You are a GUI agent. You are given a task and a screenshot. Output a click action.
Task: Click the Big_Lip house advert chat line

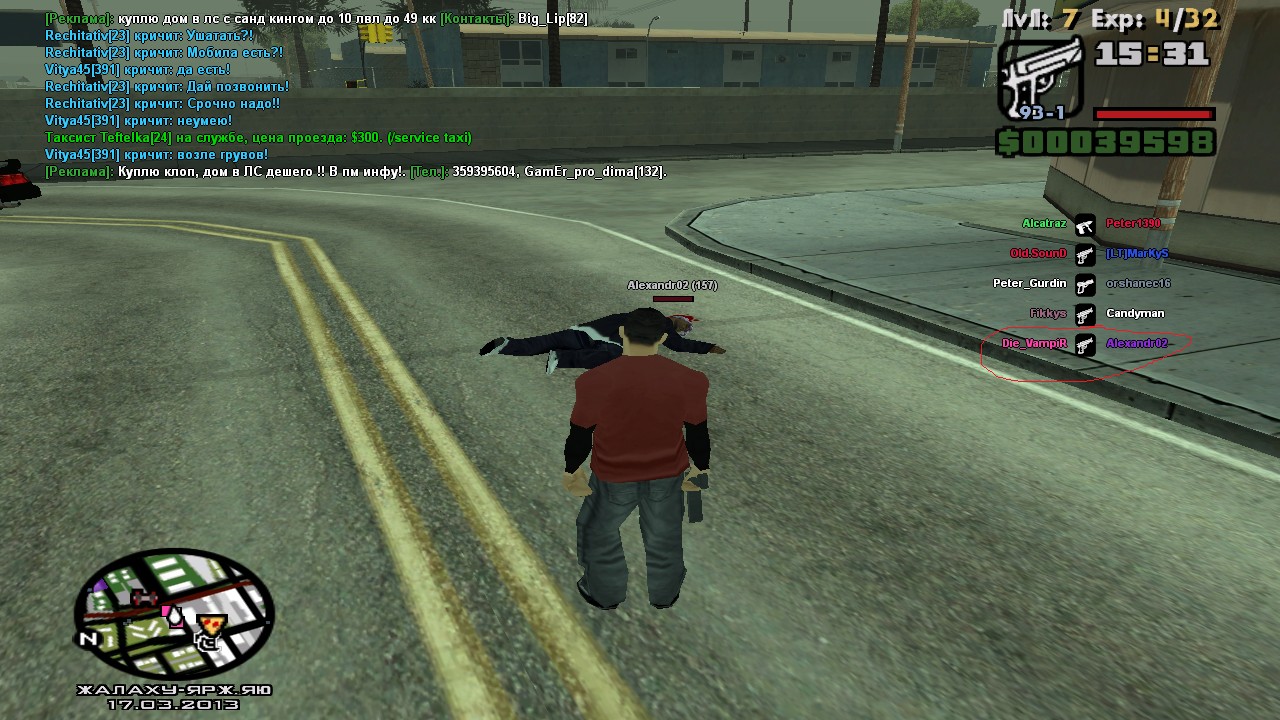click(x=316, y=19)
